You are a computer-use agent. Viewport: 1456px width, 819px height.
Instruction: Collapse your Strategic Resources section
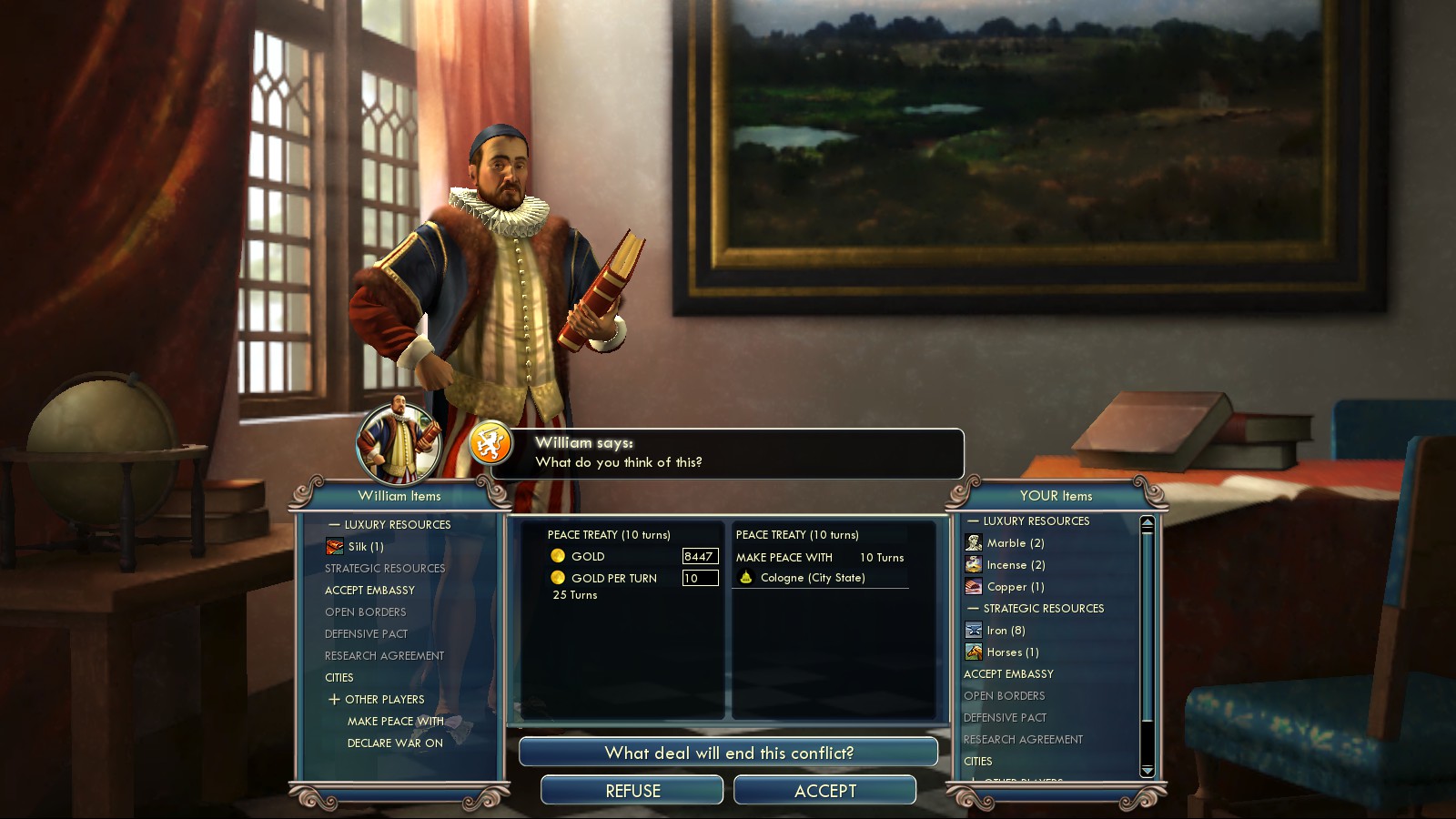tap(973, 609)
